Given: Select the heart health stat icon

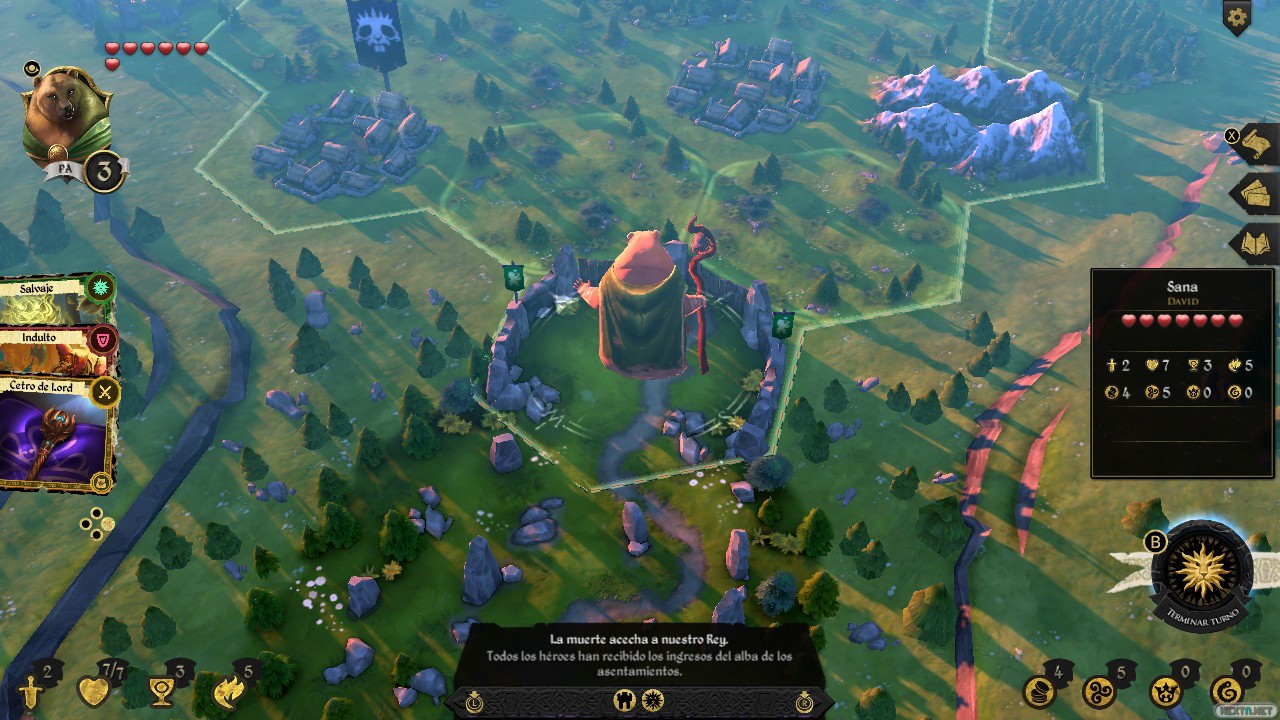Looking at the screenshot, I should click(94, 692).
